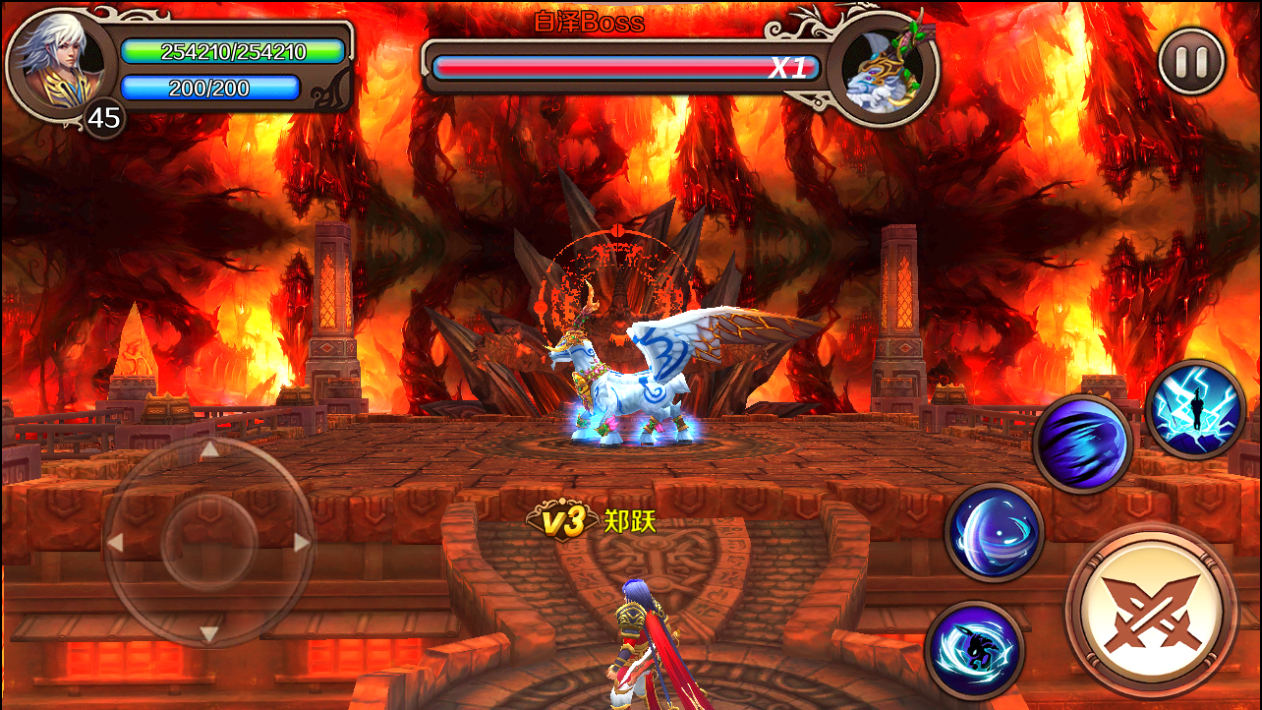1262x710 pixels.
Task: Tap the crossed swords attack button
Action: (x=1151, y=610)
